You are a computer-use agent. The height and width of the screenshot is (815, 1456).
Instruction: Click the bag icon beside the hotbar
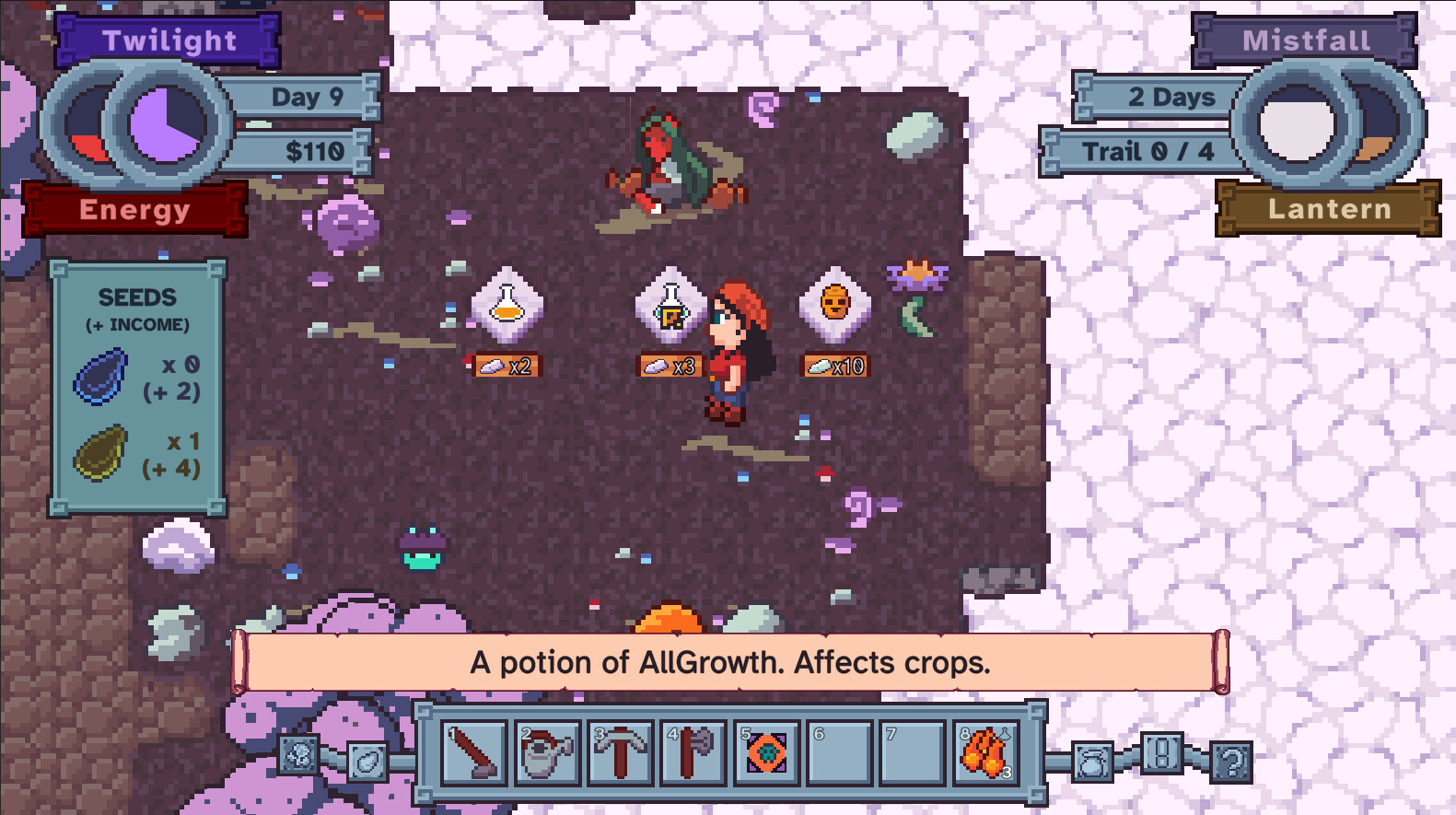click(1092, 762)
